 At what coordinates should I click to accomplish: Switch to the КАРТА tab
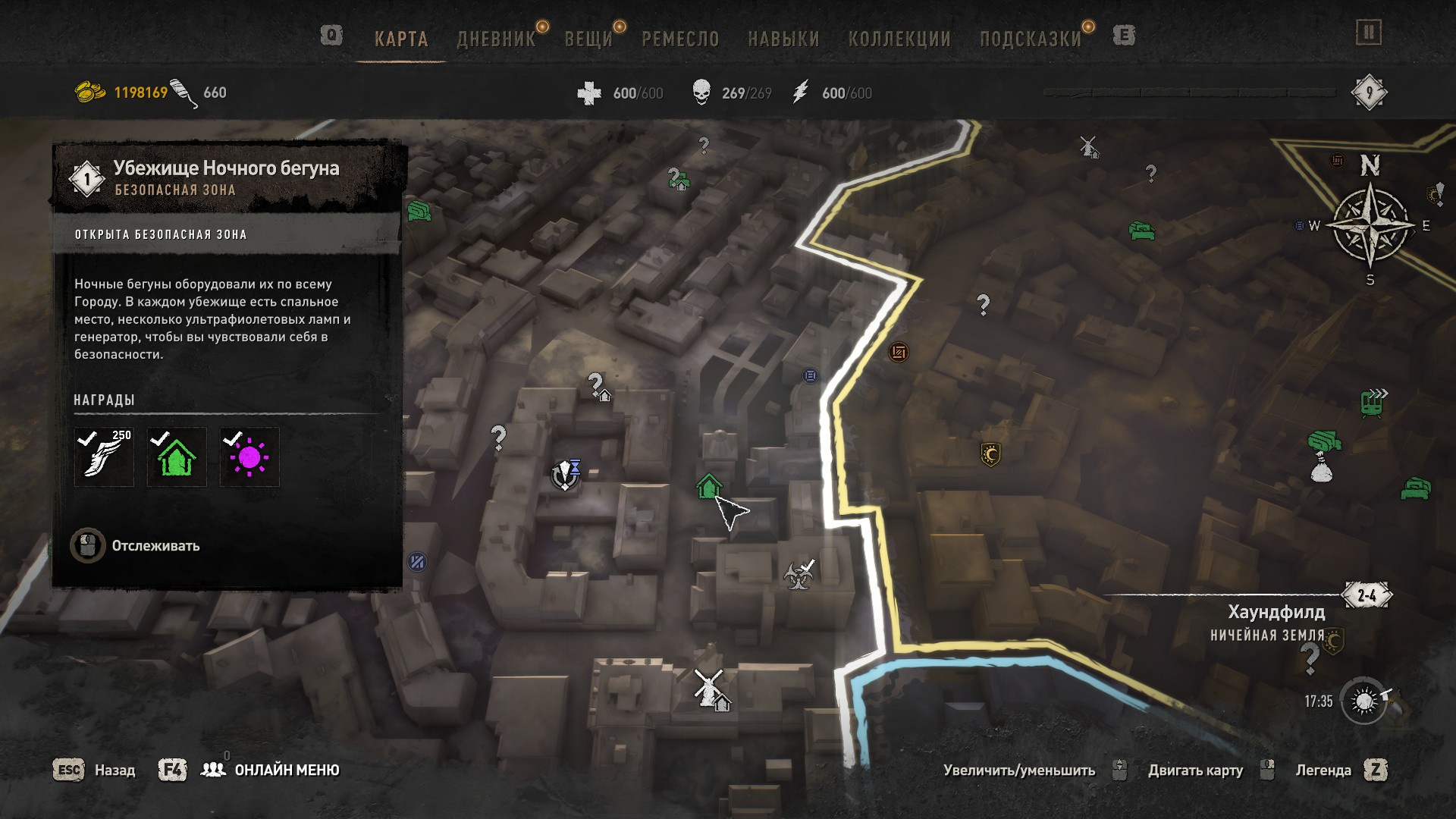[401, 39]
